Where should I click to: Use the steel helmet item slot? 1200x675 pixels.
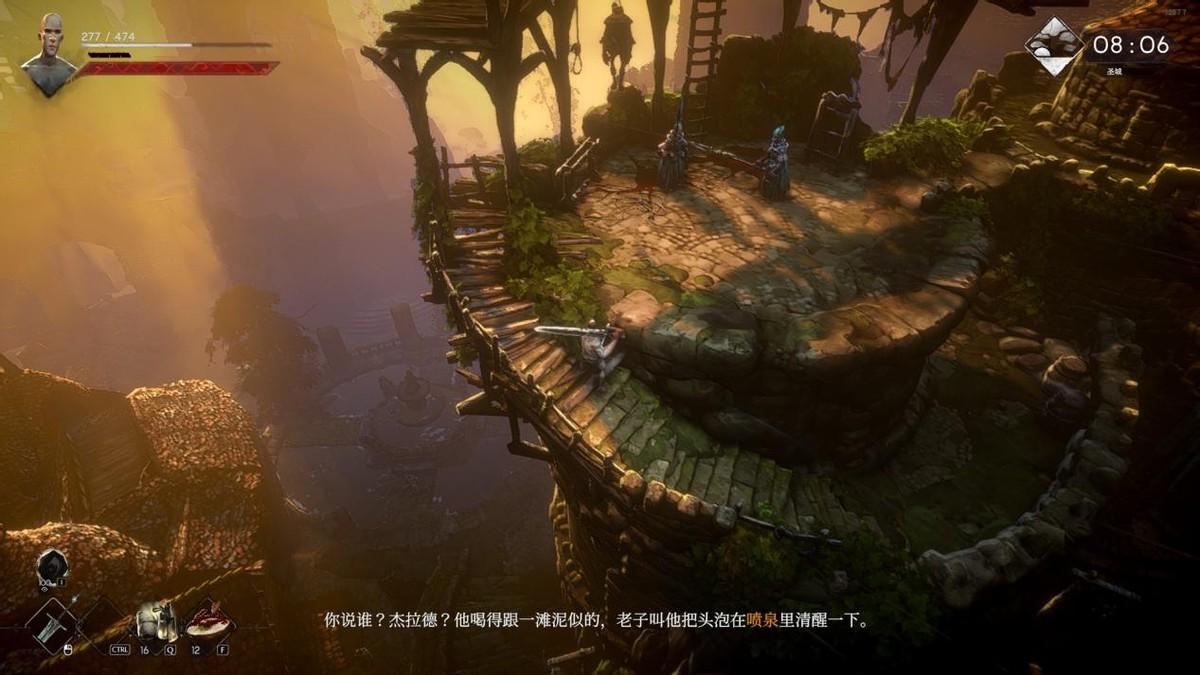click(x=155, y=621)
